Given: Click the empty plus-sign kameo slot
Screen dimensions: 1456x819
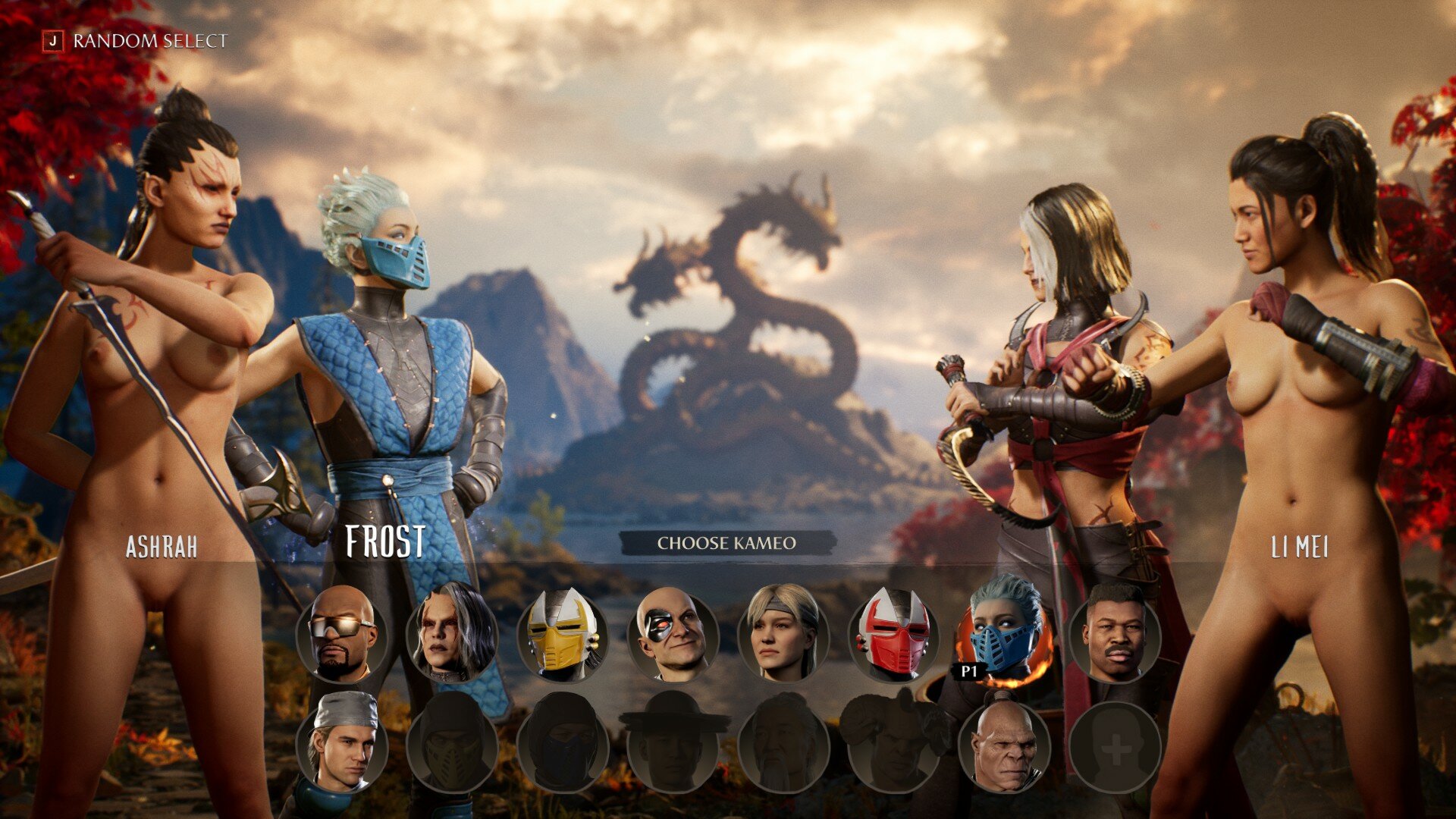Looking at the screenshot, I should pyautogui.click(x=1114, y=746).
